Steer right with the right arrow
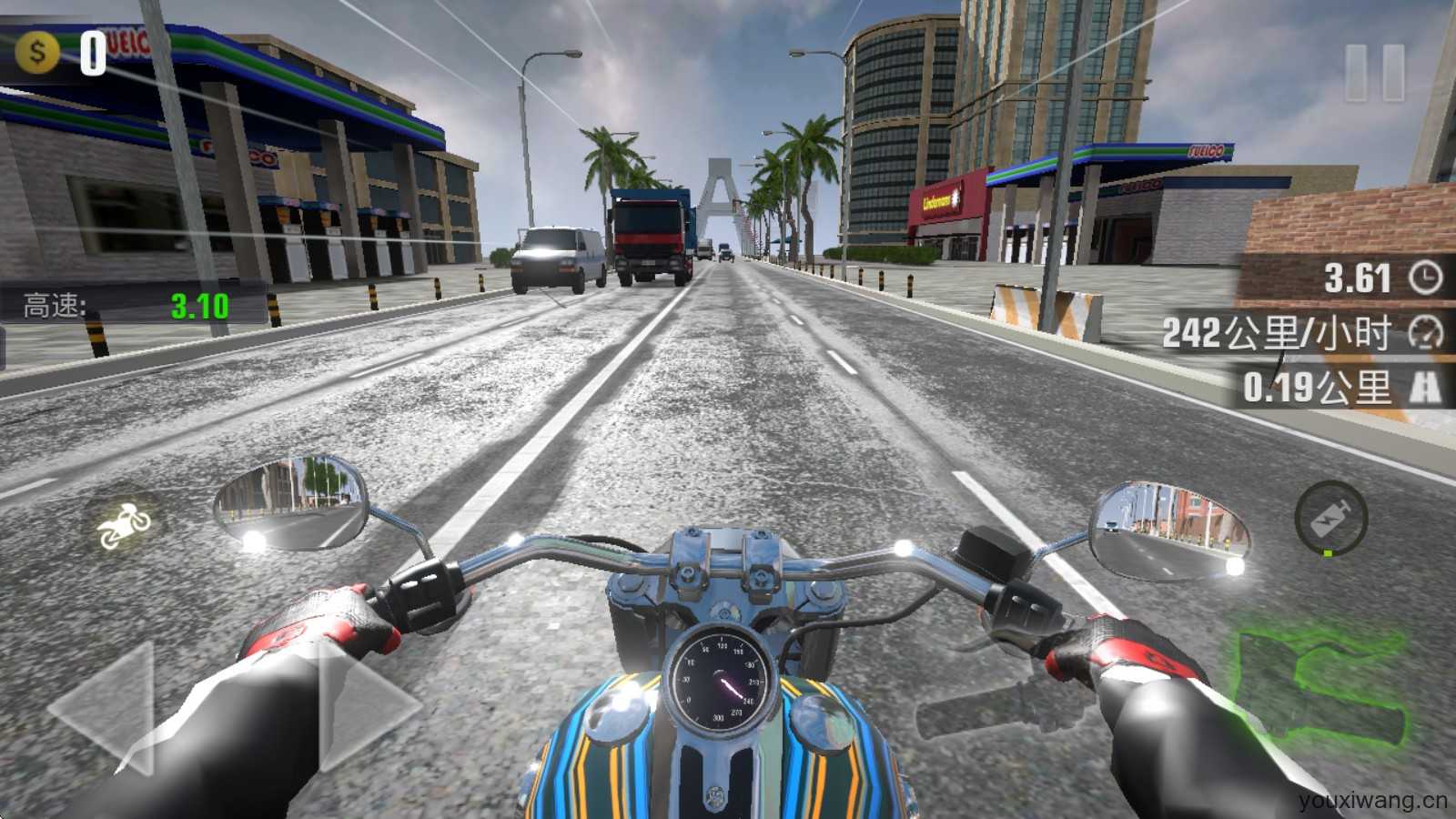1456x819 pixels. coord(364,708)
